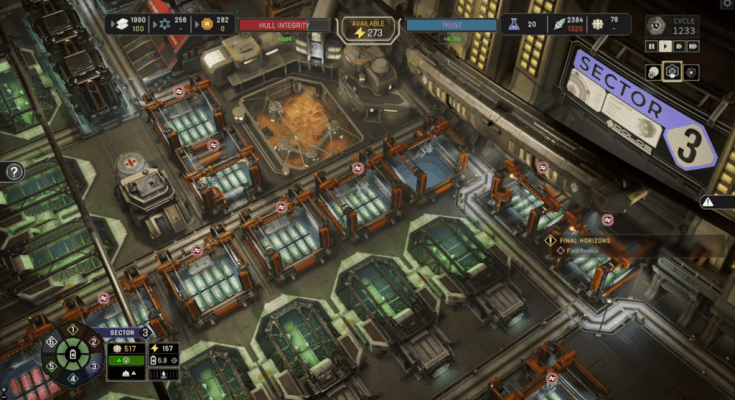Select sector 1 on the sector wheel
This screenshot has width=735, height=400.
coord(72,328)
